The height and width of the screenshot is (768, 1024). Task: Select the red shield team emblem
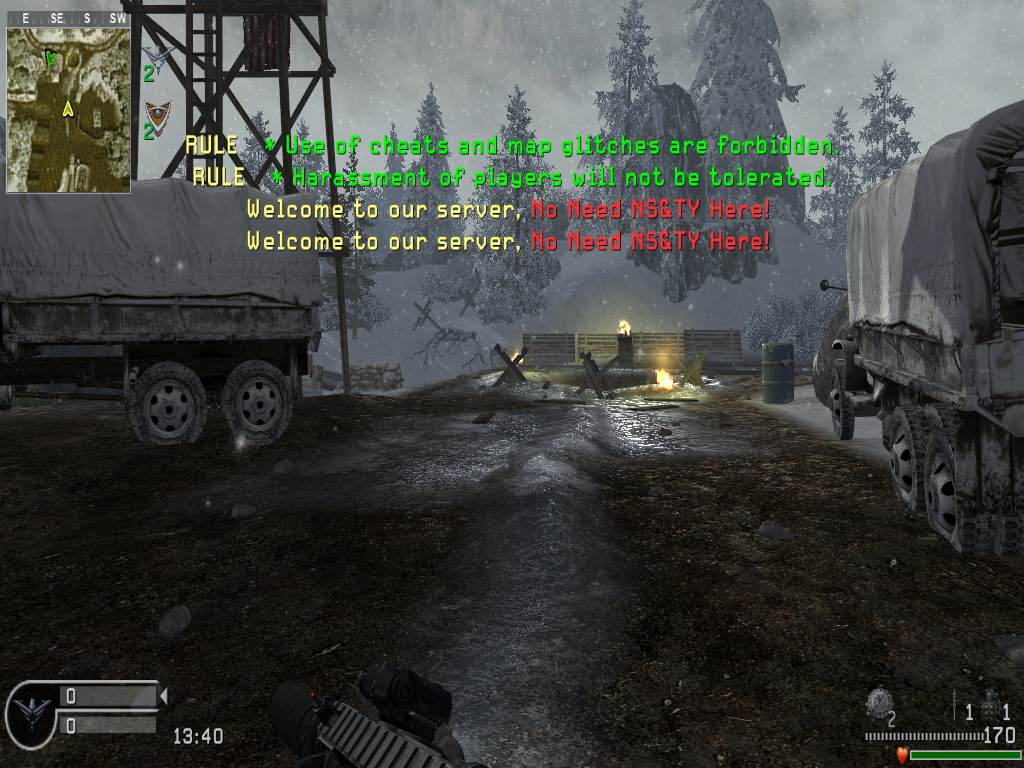(x=157, y=113)
